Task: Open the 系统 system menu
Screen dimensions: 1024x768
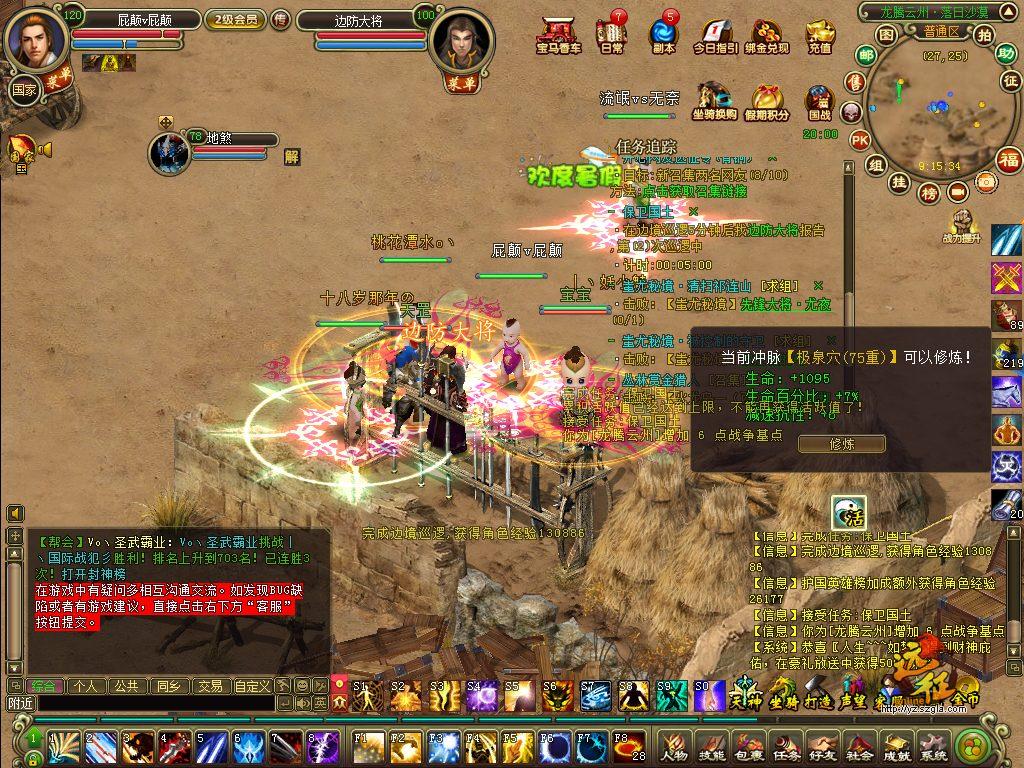Action: click(x=932, y=745)
